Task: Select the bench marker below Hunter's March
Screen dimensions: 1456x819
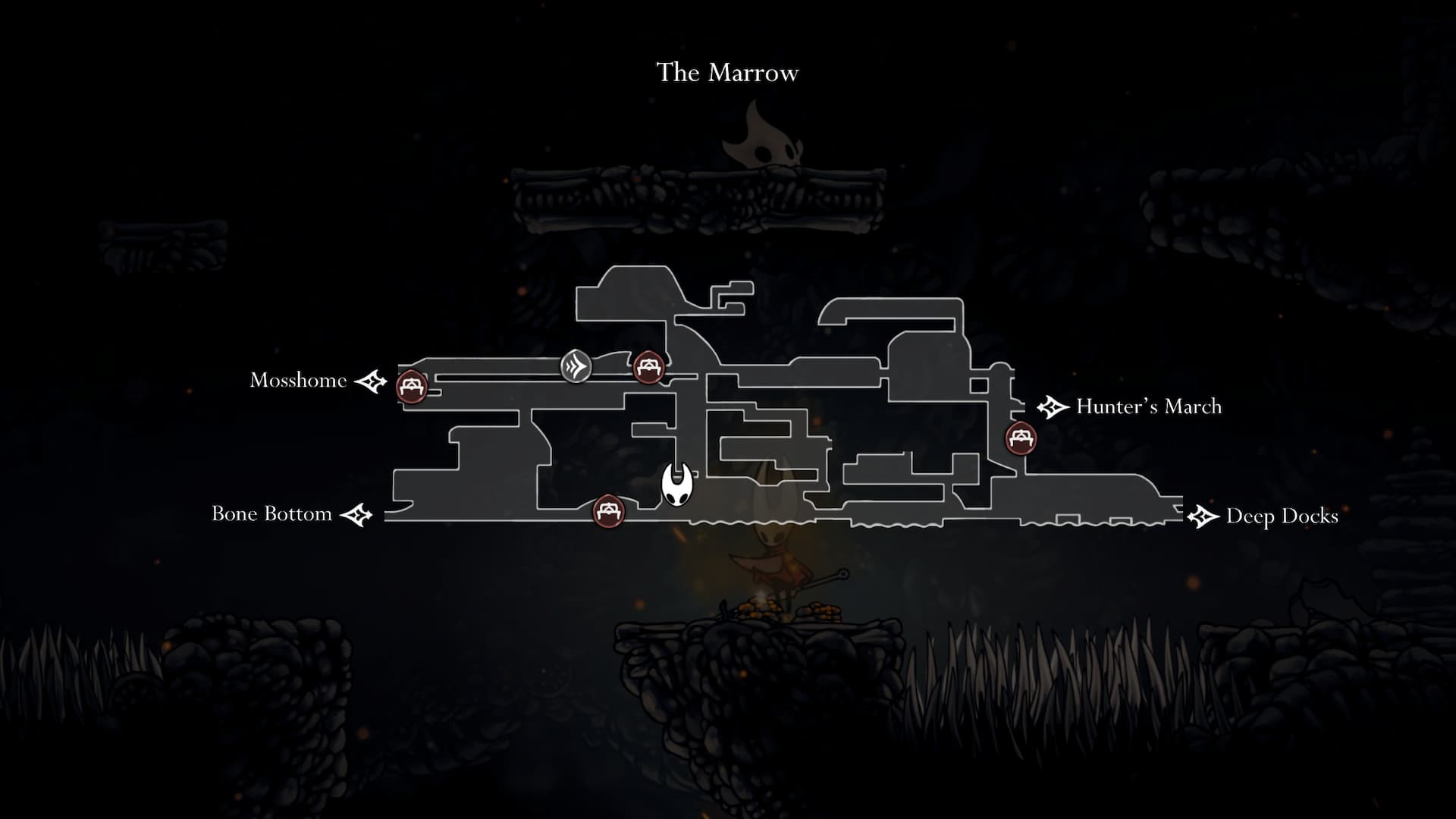Action: (x=1020, y=438)
